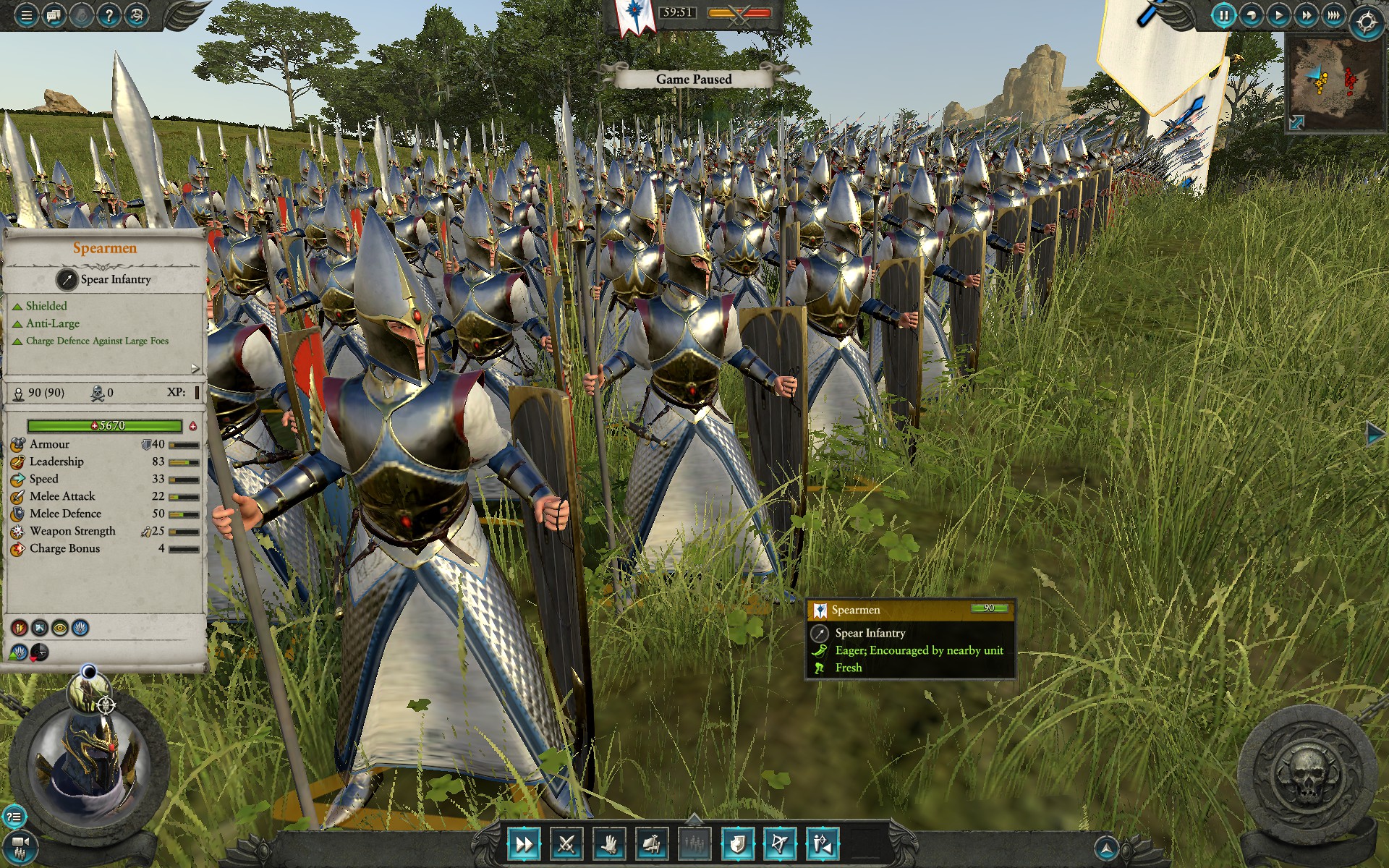Open the chat speech-bubbles panel

pos(54,15)
